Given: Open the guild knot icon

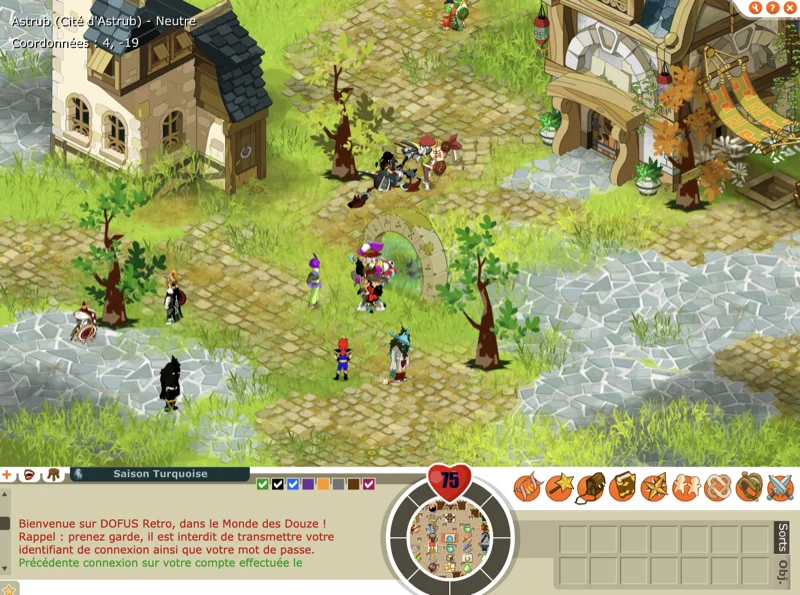Looking at the screenshot, I should coord(717,488).
